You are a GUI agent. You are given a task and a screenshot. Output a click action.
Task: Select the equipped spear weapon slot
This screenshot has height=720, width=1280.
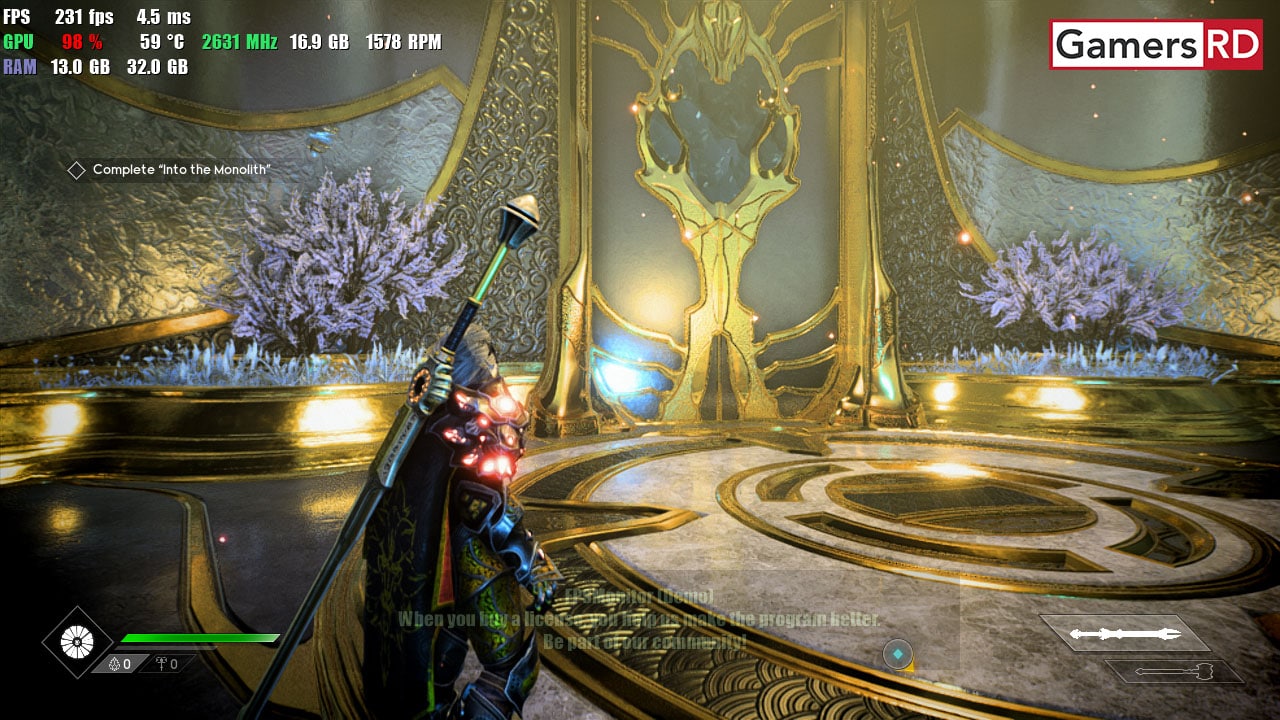(x=1125, y=633)
